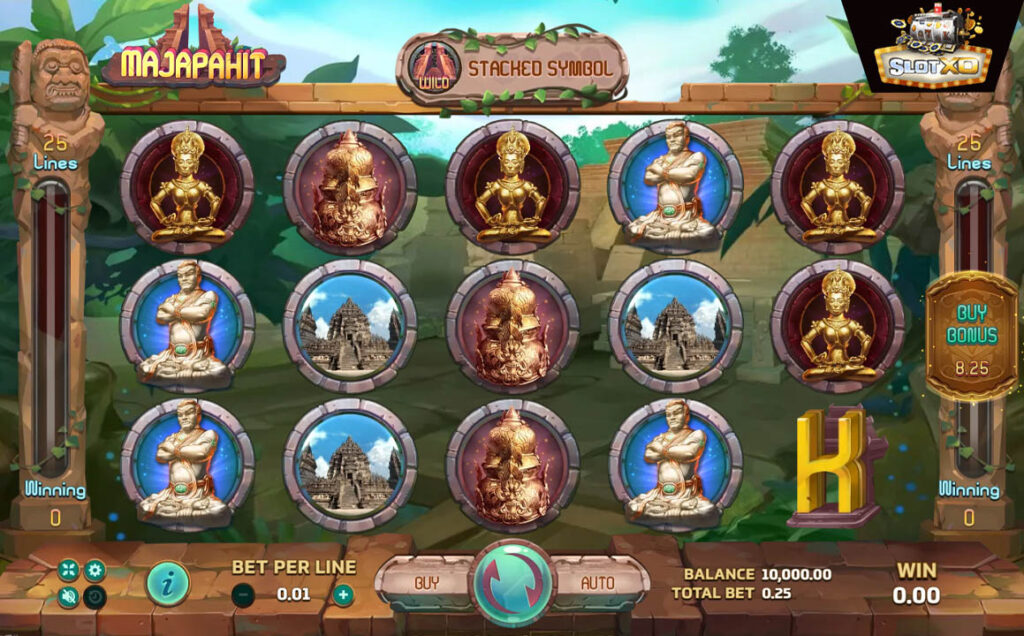The width and height of the screenshot is (1024, 636).
Task: Increase bet per line with plus
Action: pyautogui.click(x=343, y=595)
